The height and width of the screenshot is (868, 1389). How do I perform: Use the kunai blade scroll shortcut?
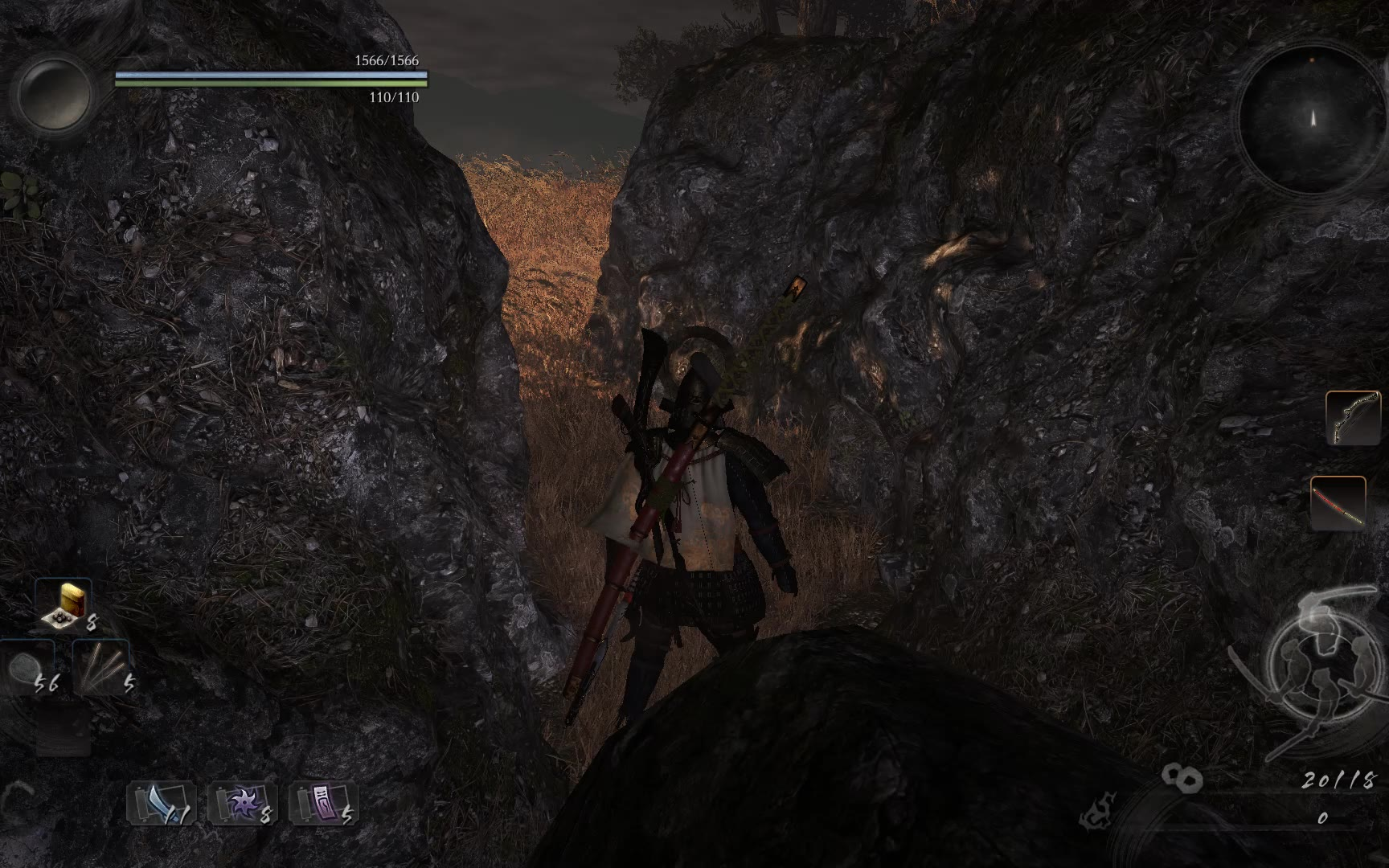[161, 803]
